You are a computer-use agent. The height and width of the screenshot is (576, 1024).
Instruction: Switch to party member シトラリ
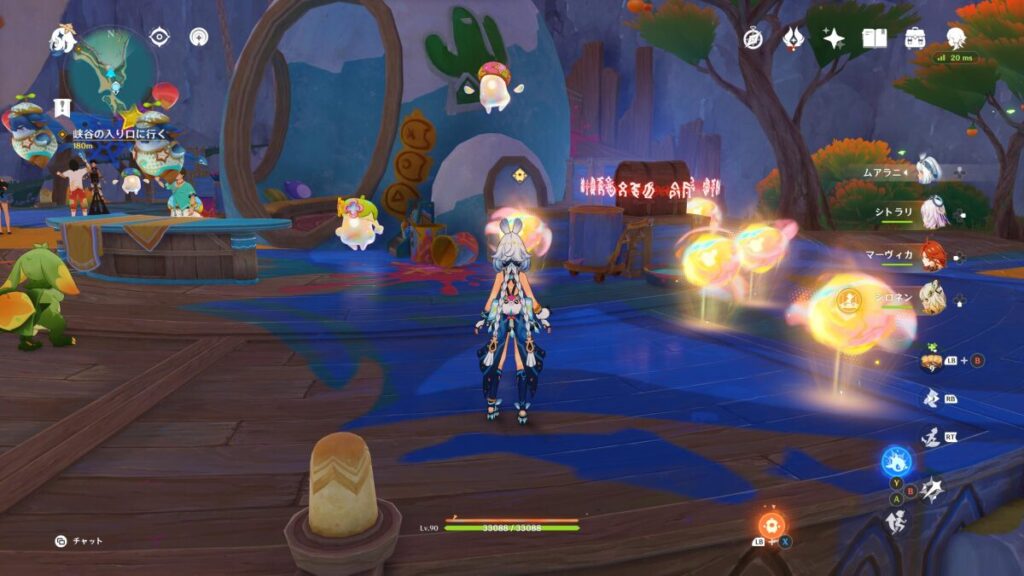(x=931, y=212)
